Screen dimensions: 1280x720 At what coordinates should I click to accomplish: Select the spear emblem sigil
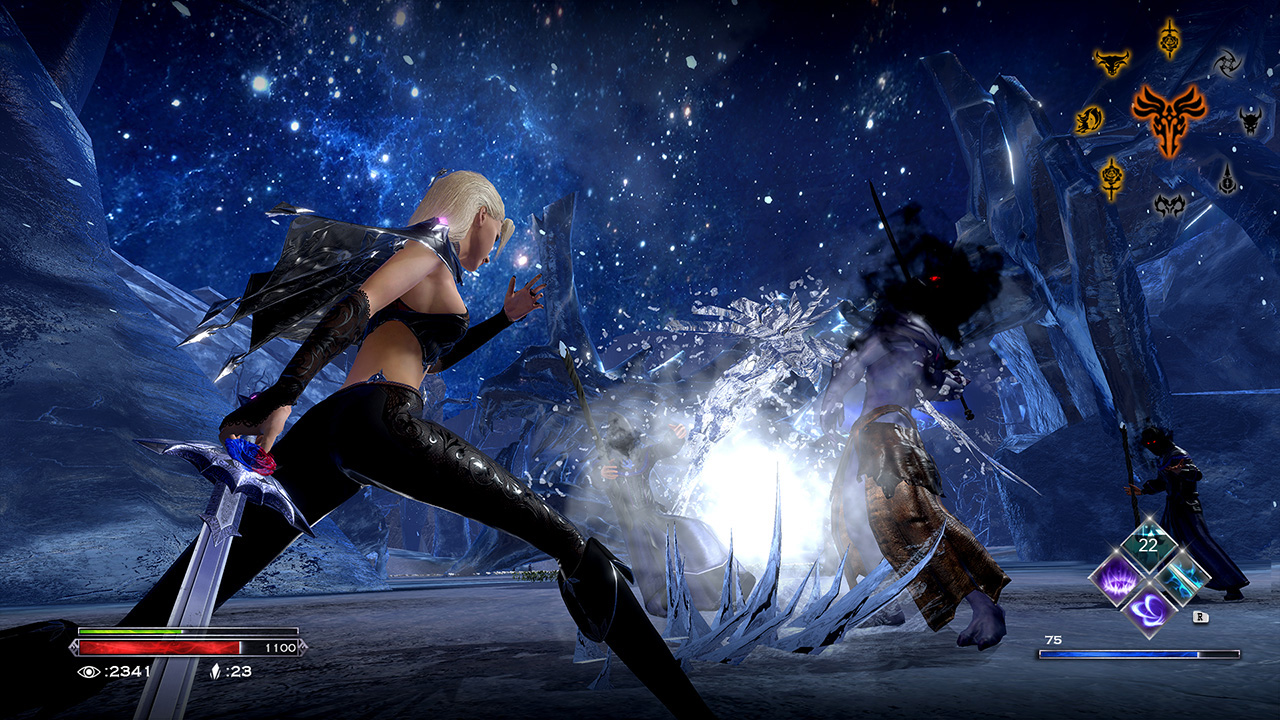pyautogui.click(x=1226, y=180)
